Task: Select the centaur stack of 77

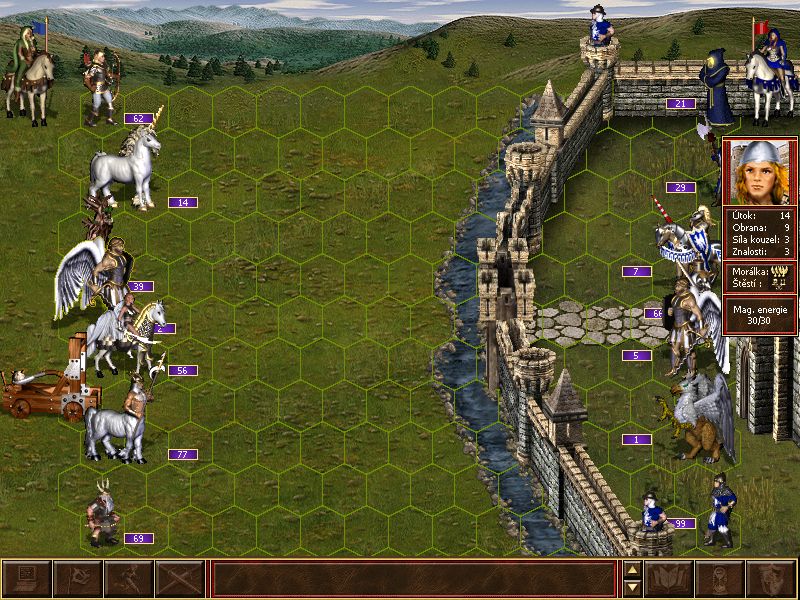Action: click(116, 425)
